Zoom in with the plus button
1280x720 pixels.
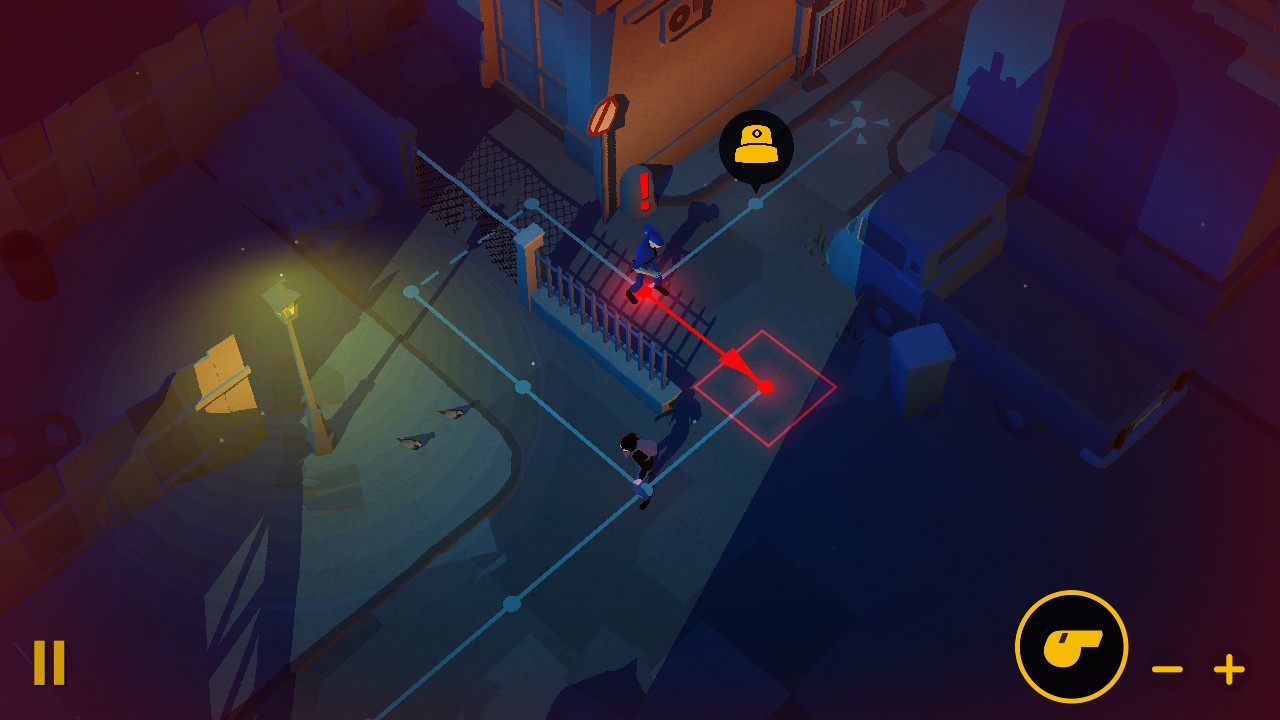point(1229,668)
